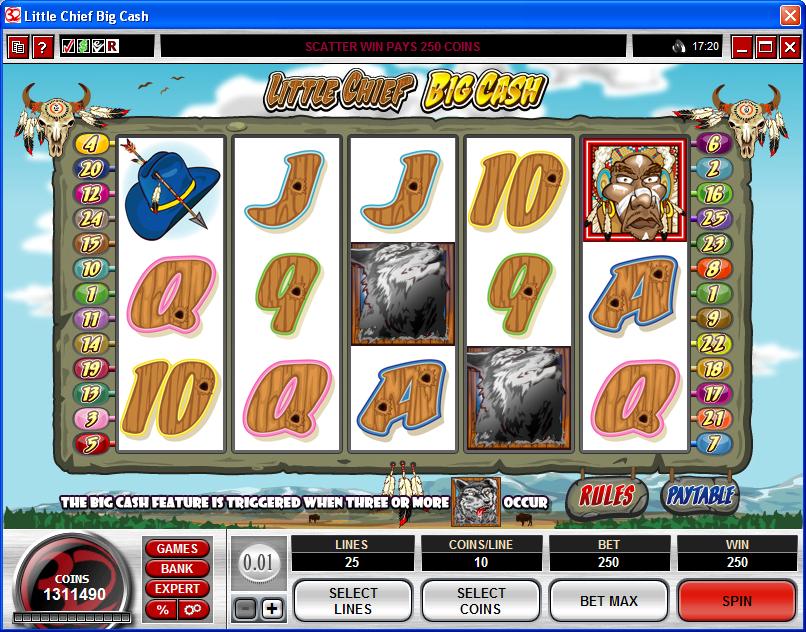
Task: Select payline 25 marker
Action: click(713, 218)
